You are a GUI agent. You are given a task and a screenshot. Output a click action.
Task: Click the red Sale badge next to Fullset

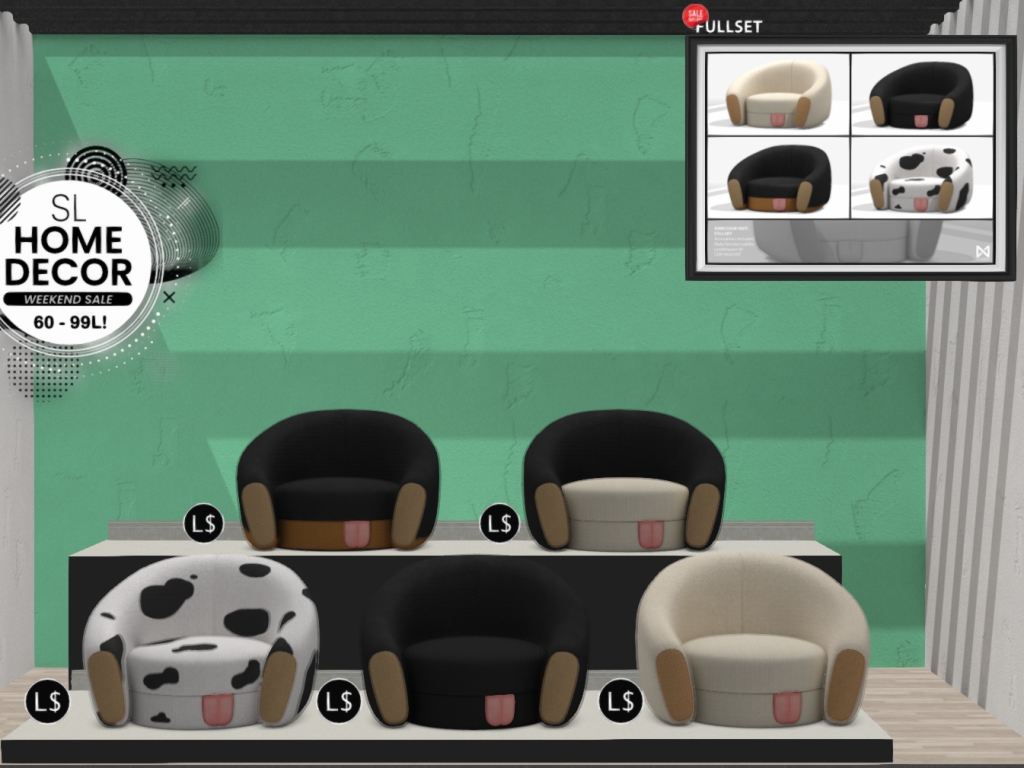(694, 15)
